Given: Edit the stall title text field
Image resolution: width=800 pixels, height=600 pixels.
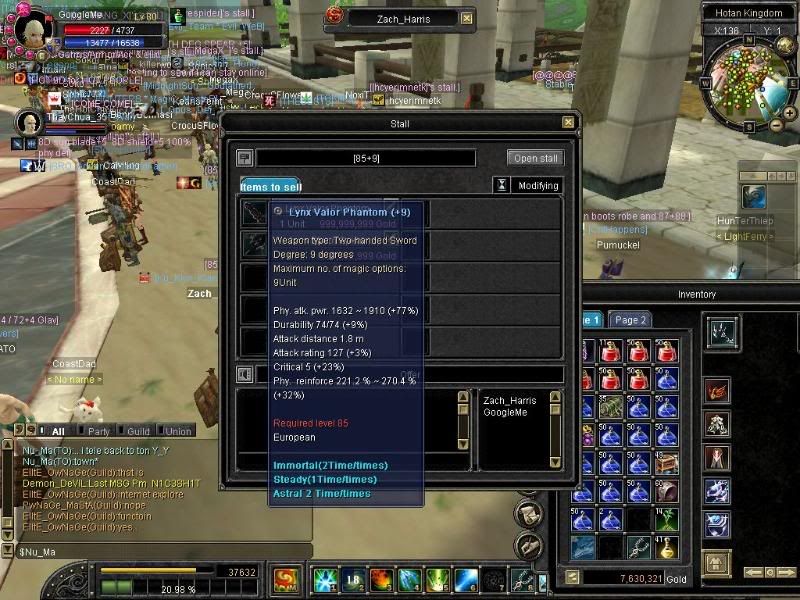Looking at the screenshot, I should (366, 158).
